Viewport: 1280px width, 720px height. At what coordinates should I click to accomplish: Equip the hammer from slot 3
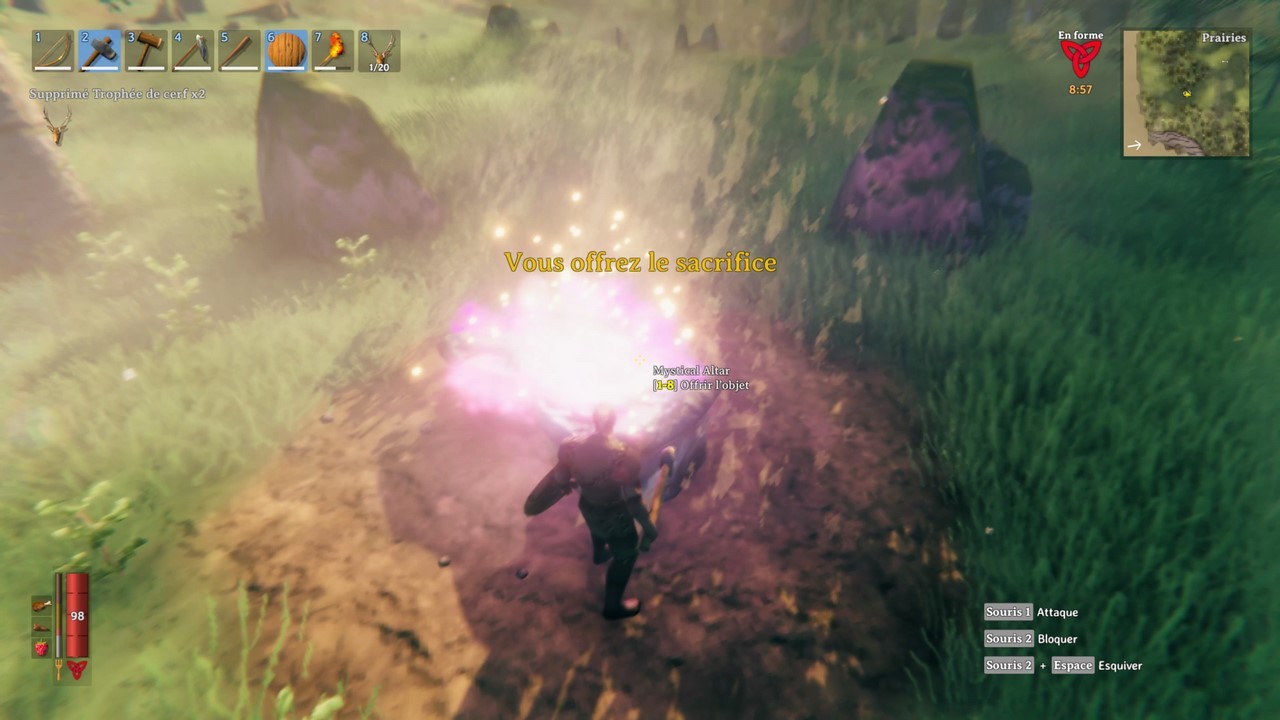[x=146, y=50]
